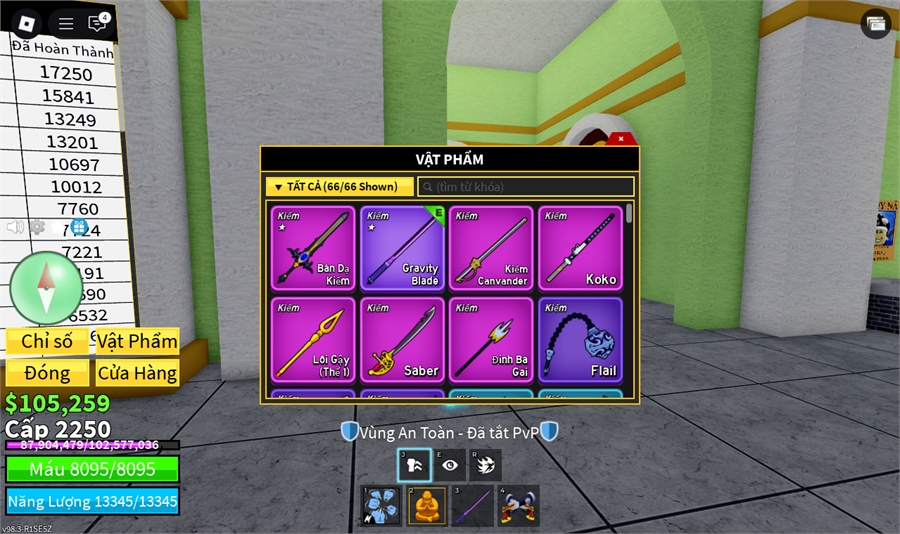Click the Đóng button
The image size is (900, 534).
pos(47,373)
